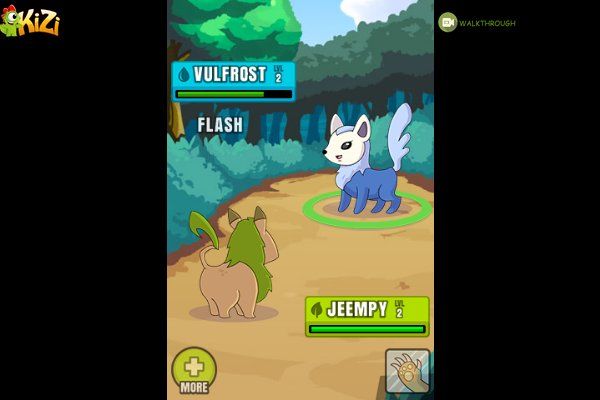Click the Kizi site logo
The width and height of the screenshot is (600, 400).
pyautogui.click(x=30, y=21)
